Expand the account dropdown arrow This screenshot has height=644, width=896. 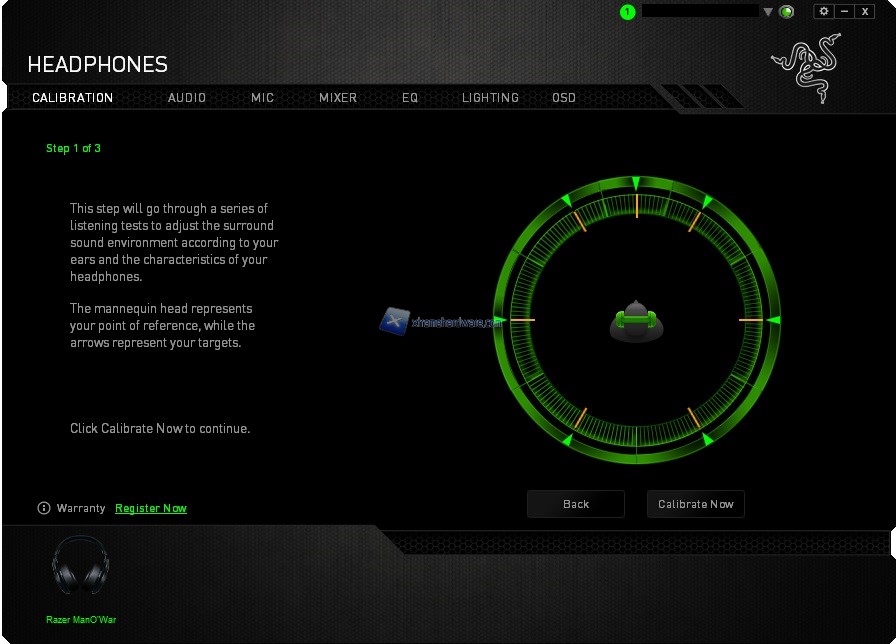[768, 12]
